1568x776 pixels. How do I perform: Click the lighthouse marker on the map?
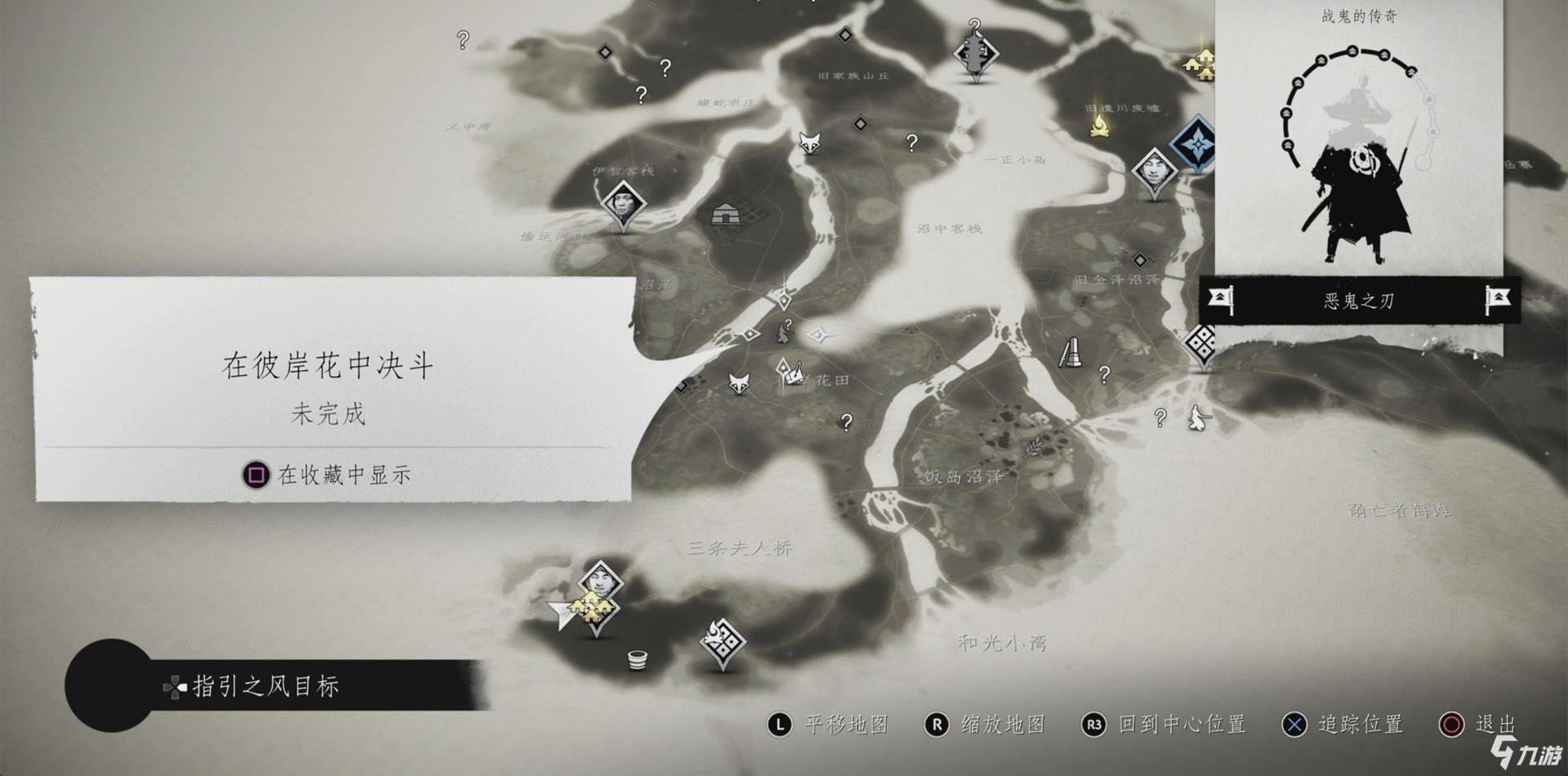1071,352
